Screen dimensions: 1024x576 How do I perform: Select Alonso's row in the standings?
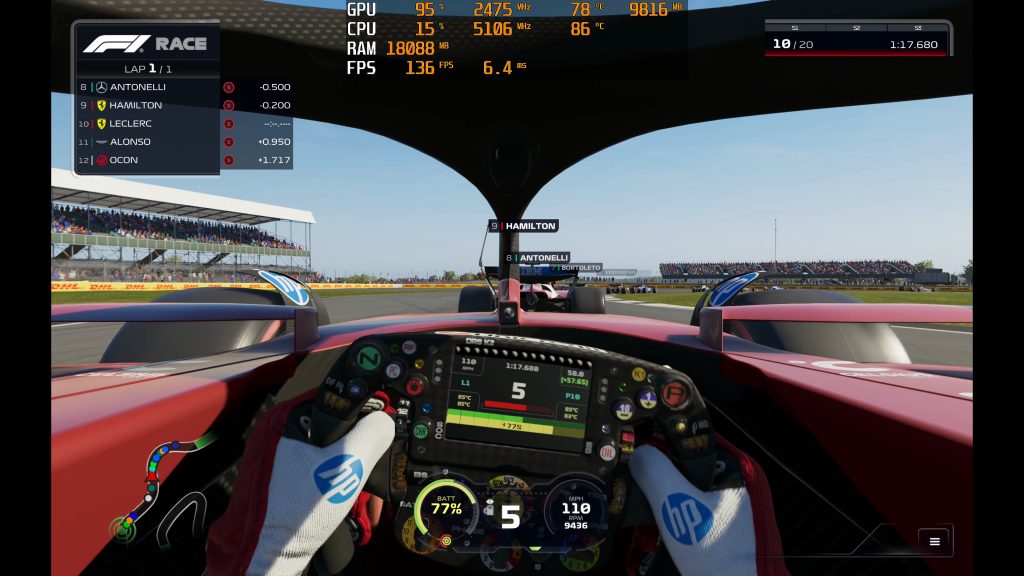point(148,142)
